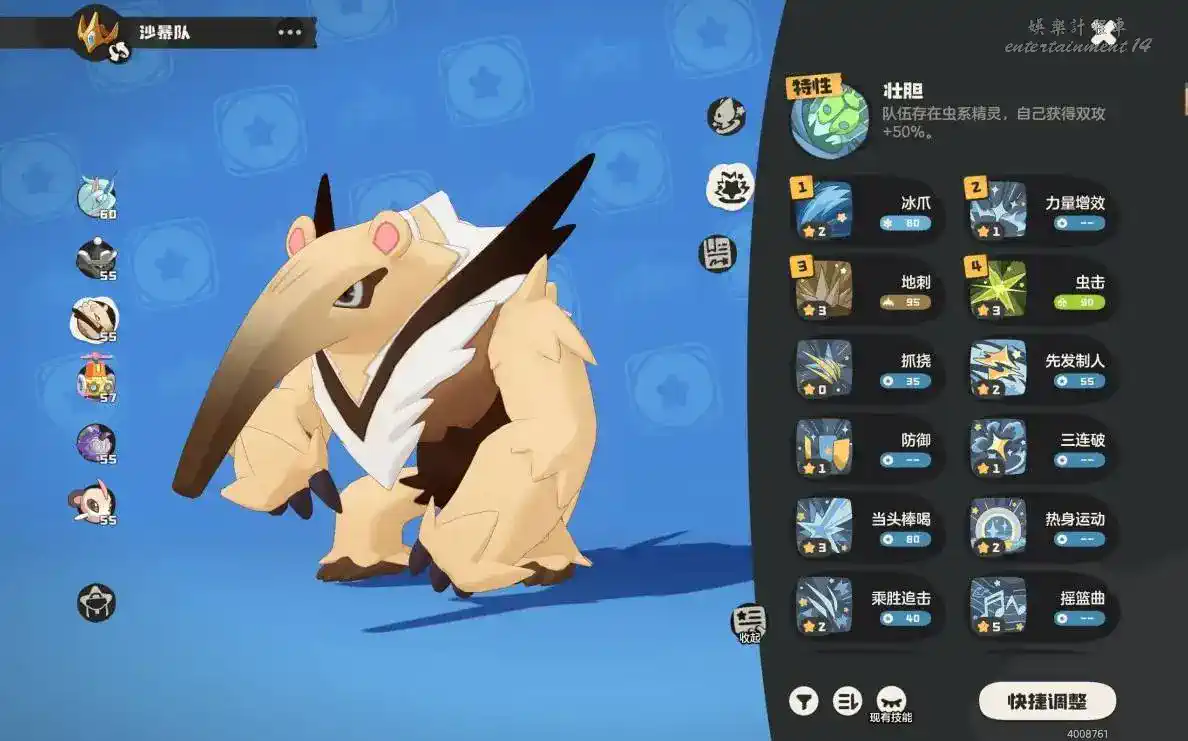Open the three-dot team options menu
This screenshot has width=1188, height=741.
(289, 32)
